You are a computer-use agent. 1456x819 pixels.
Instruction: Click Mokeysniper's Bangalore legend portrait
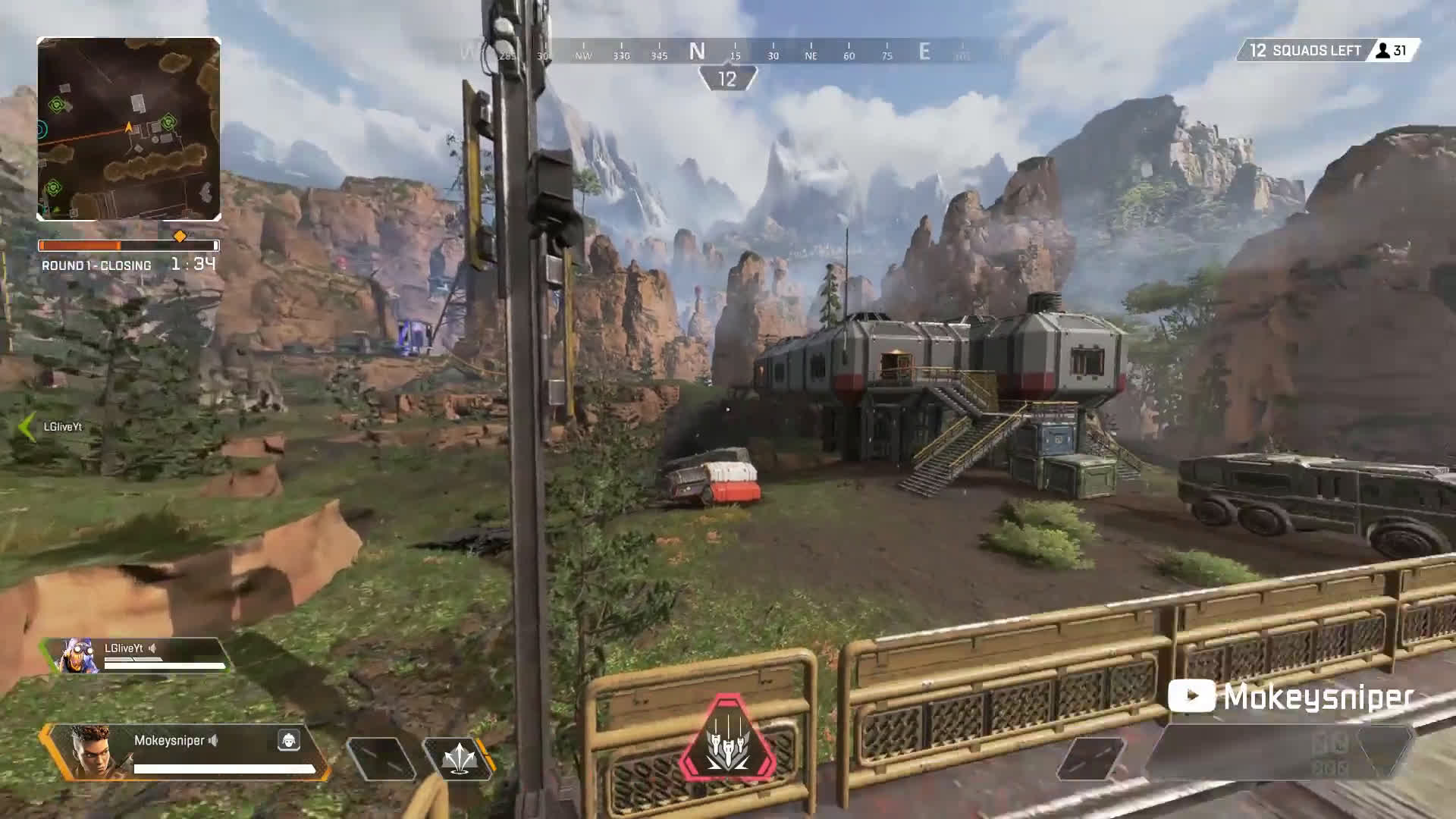coord(90,751)
